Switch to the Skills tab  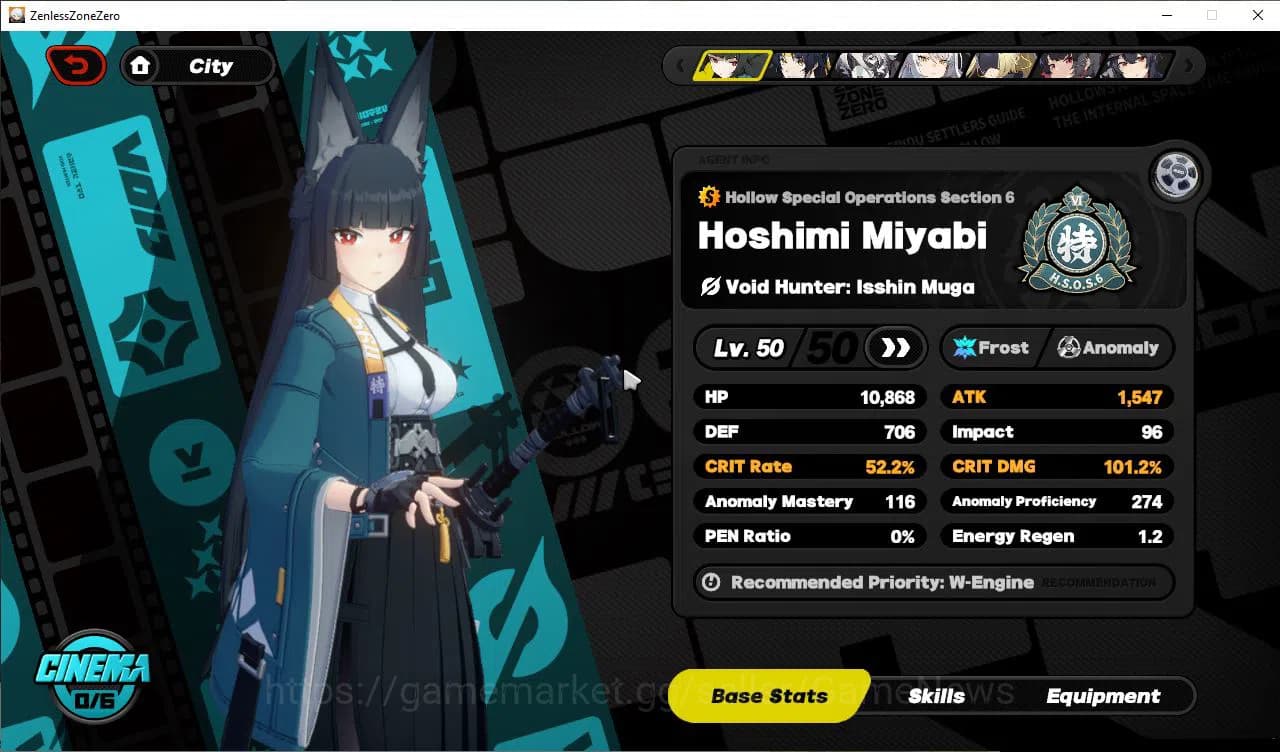[937, 696]
